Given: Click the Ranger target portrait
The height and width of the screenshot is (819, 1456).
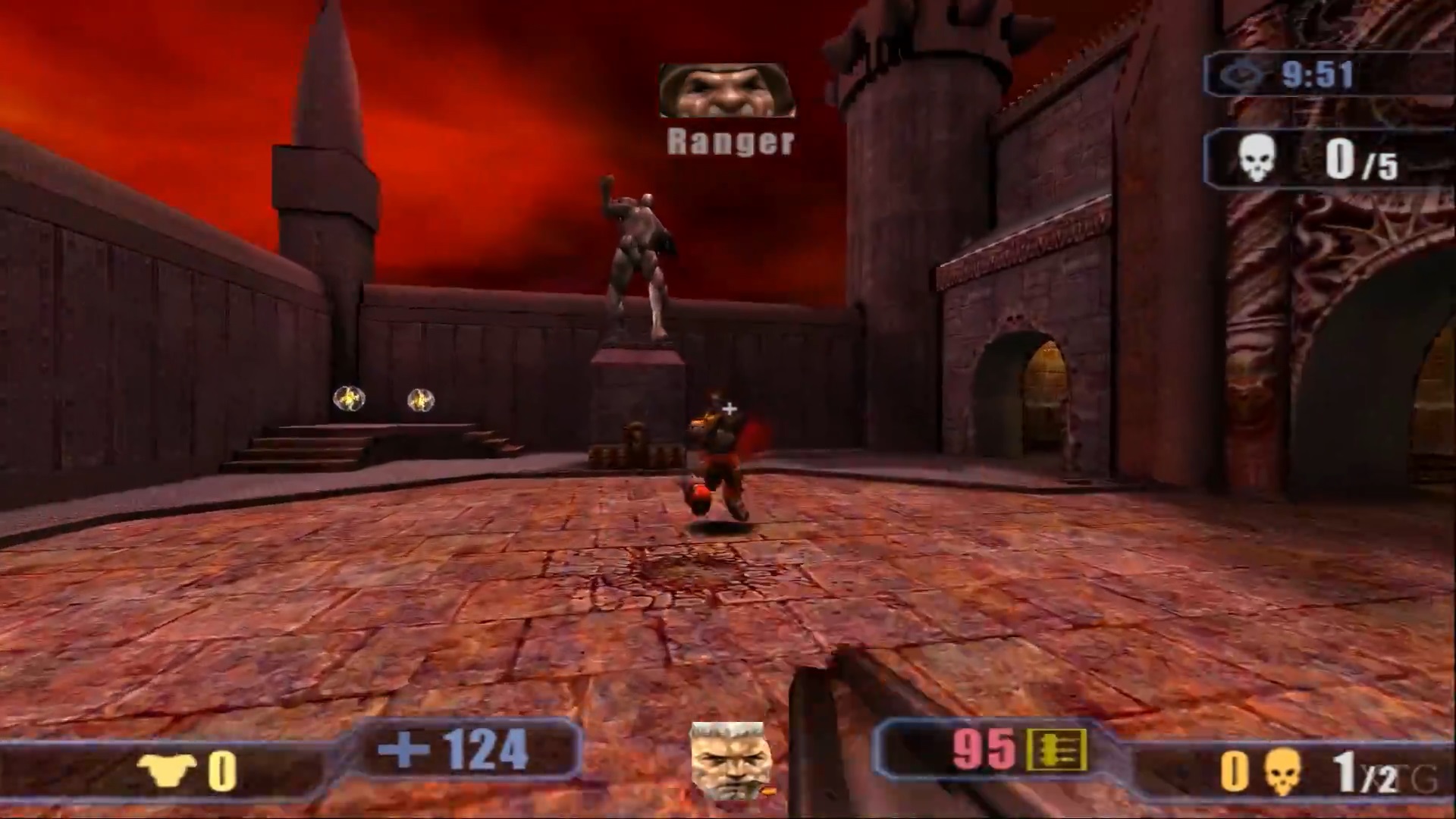Looking at the screenshot, I should pyautogui.click(x=726, y=90).
